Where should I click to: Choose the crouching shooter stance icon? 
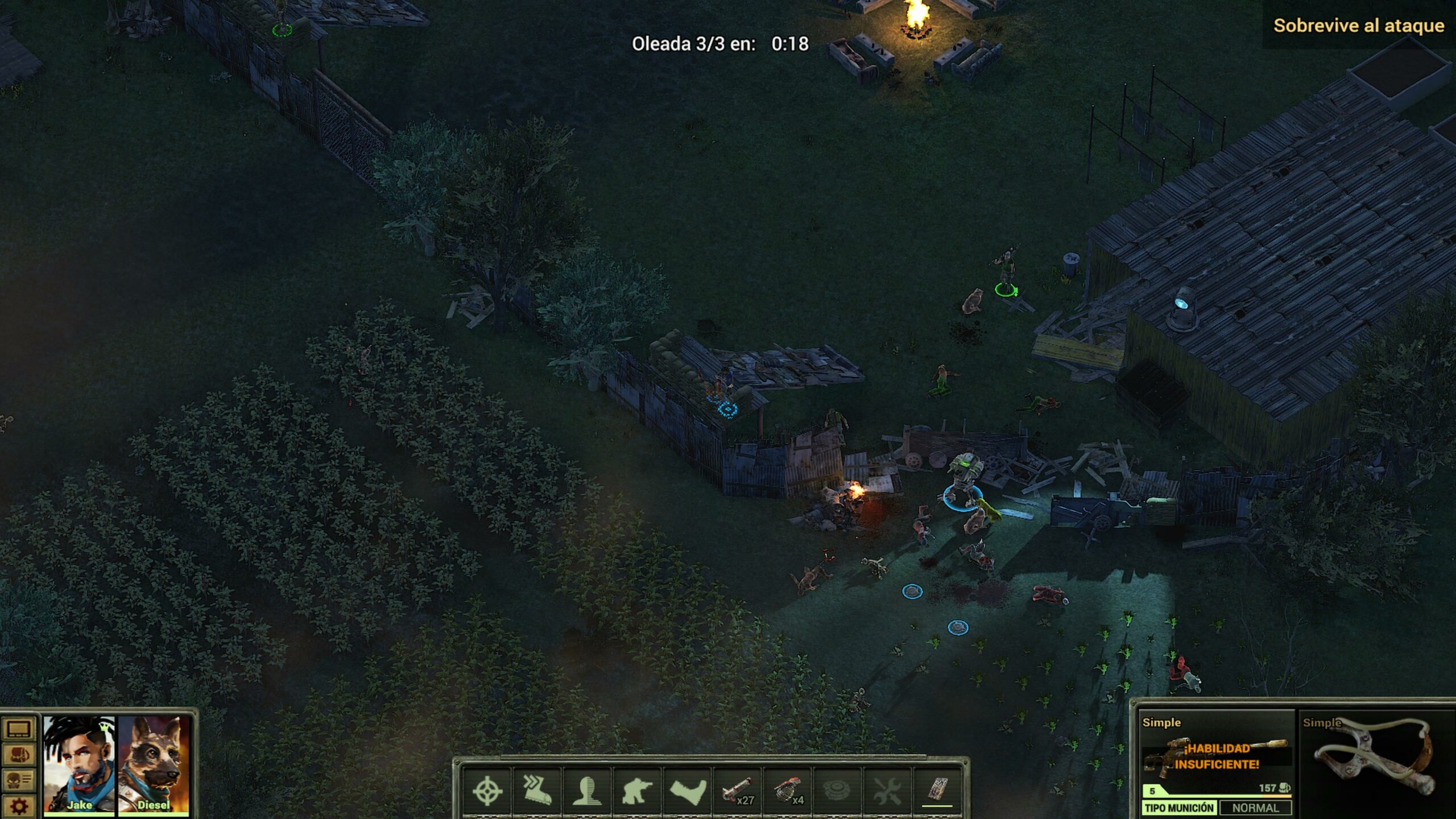pyautogui.click(x=636, y=791)
